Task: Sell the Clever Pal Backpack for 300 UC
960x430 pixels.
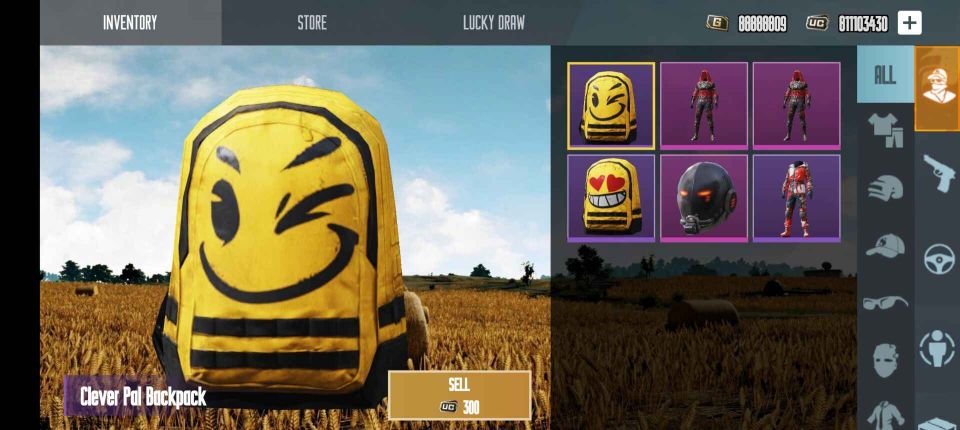Action: (x=459, y=395)
